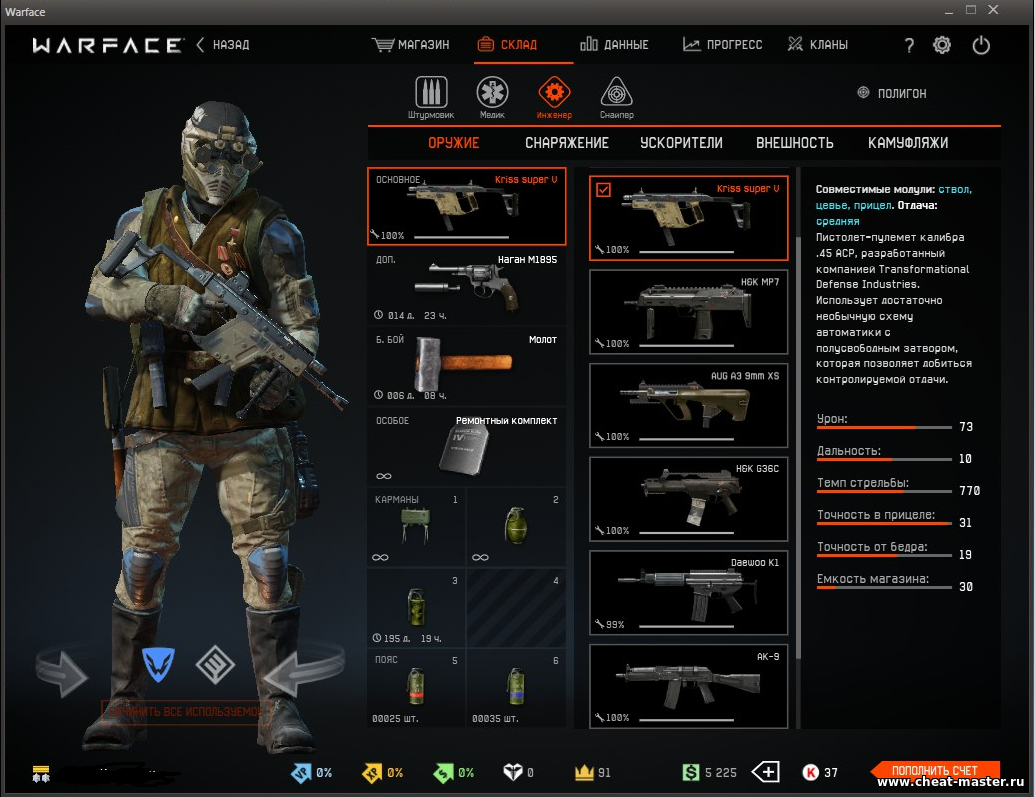Choose the AUG A3 9mm XS weapon
The height and width of the screenshot is (797, 1035).
coord(689,404)
